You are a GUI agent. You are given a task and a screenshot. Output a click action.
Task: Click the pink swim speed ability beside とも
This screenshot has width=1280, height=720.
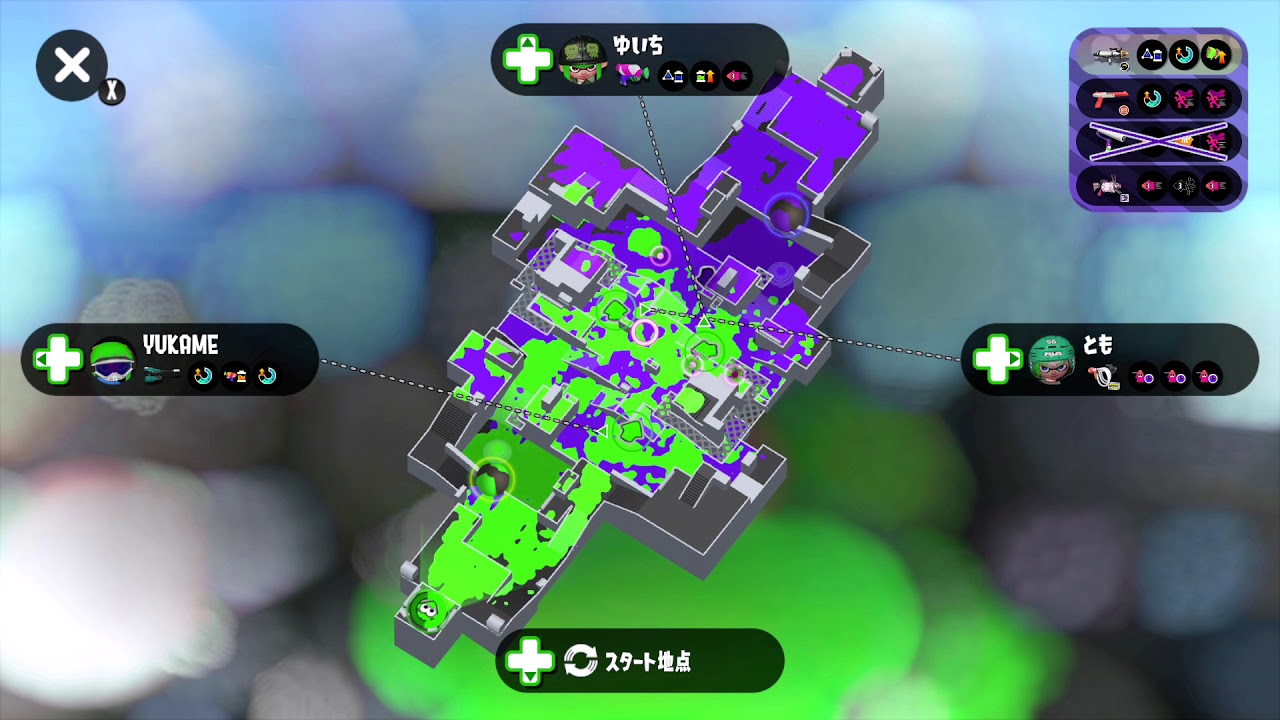click(1143, 378)
